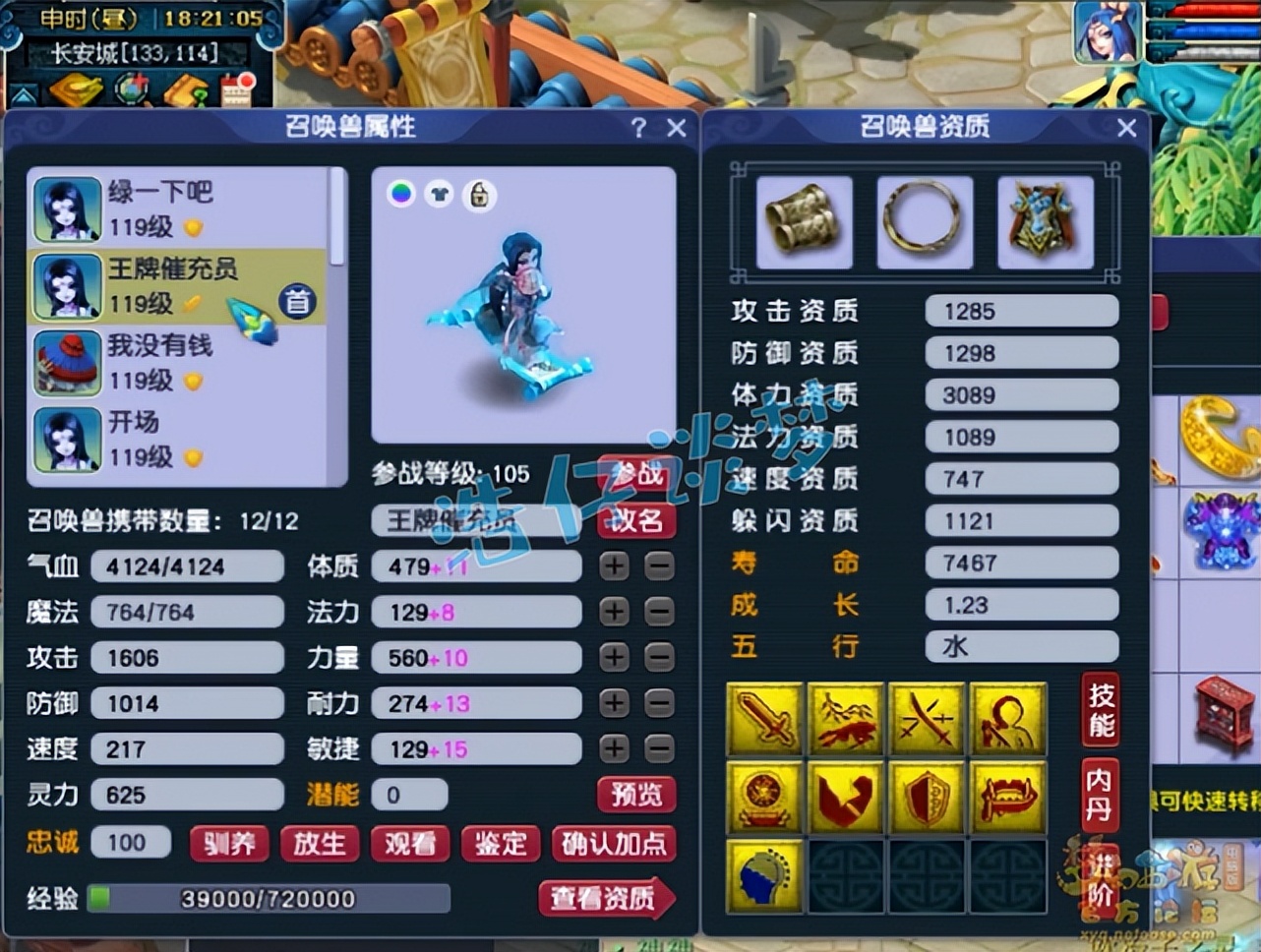Click the shield defense skill icon

click(926, 795)
